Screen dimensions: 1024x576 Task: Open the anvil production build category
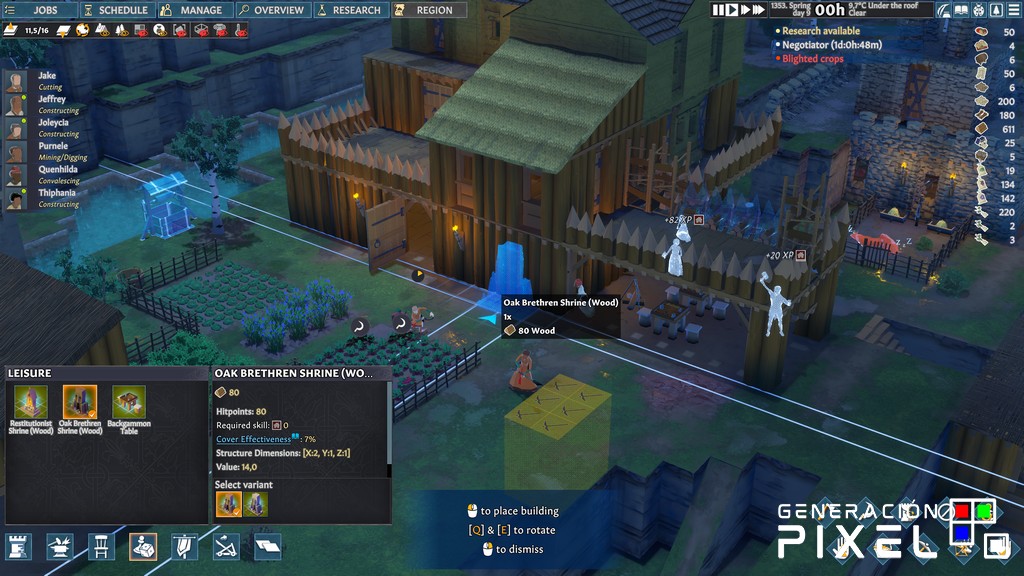tap(59, 546)
